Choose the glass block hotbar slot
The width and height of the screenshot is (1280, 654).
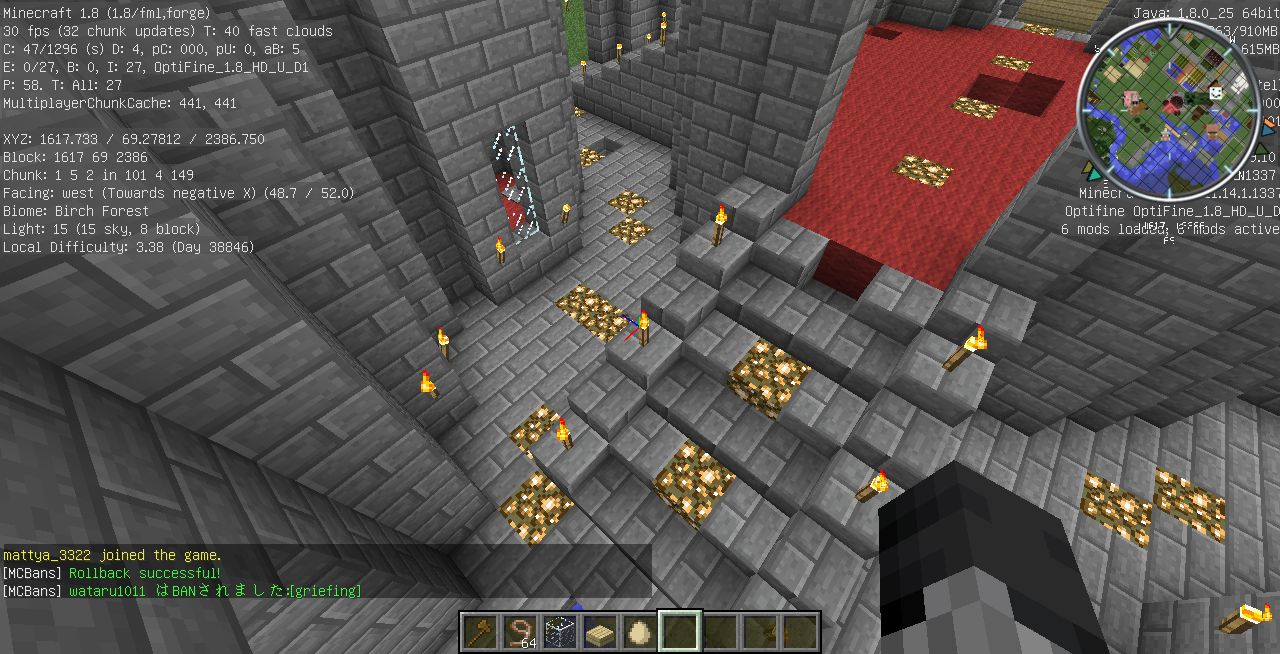click(560, 632)
